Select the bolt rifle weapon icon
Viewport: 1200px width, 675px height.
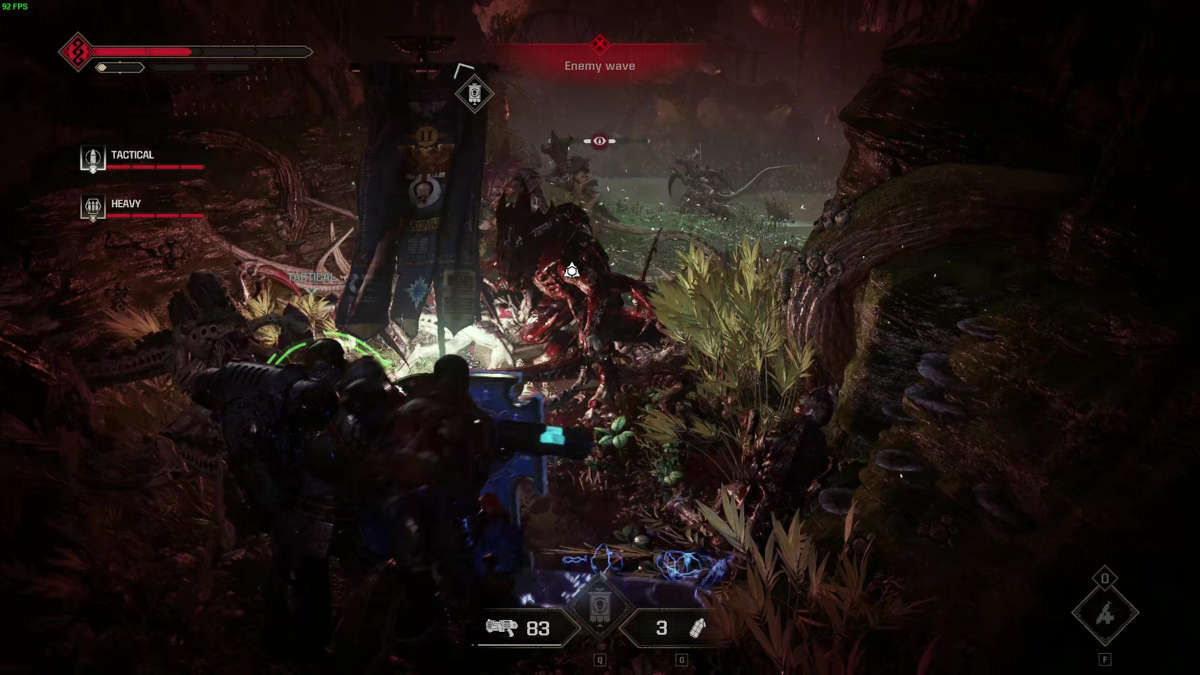pyautogui.click(x=503, y=628)
